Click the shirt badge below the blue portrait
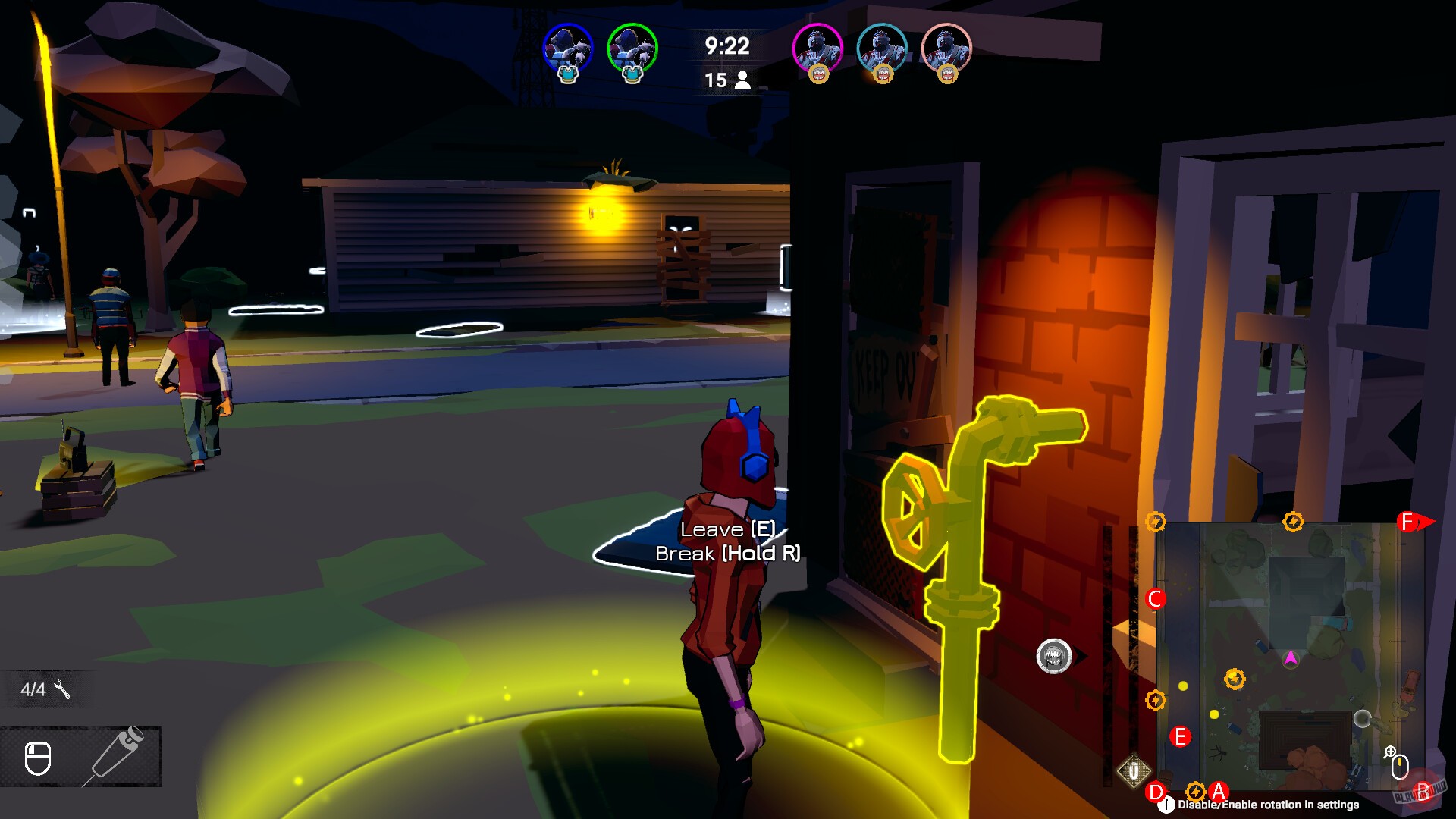 tap(566, 76)
